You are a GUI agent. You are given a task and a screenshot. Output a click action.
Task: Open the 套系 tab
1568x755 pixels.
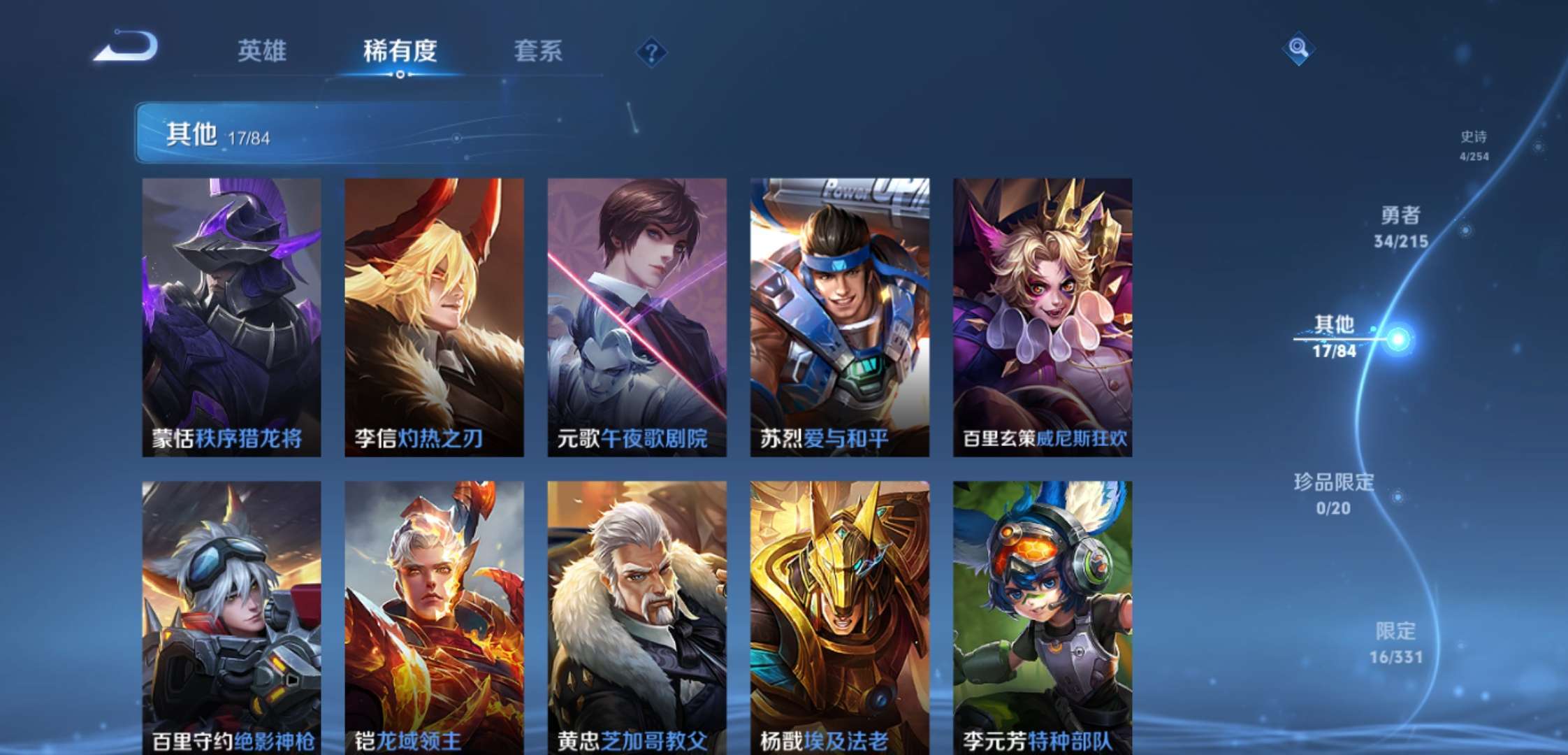(538, 51)
